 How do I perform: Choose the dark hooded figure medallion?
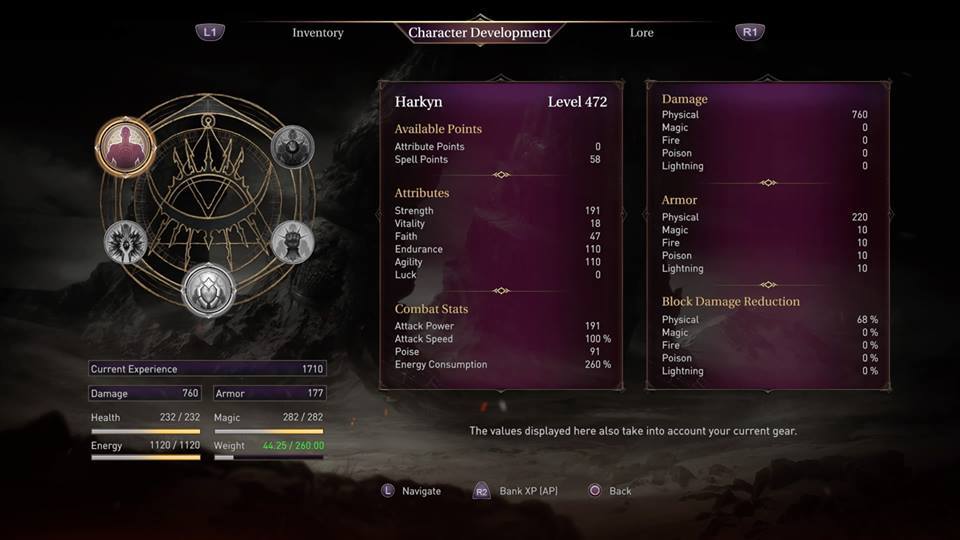[x=293, y=147]
